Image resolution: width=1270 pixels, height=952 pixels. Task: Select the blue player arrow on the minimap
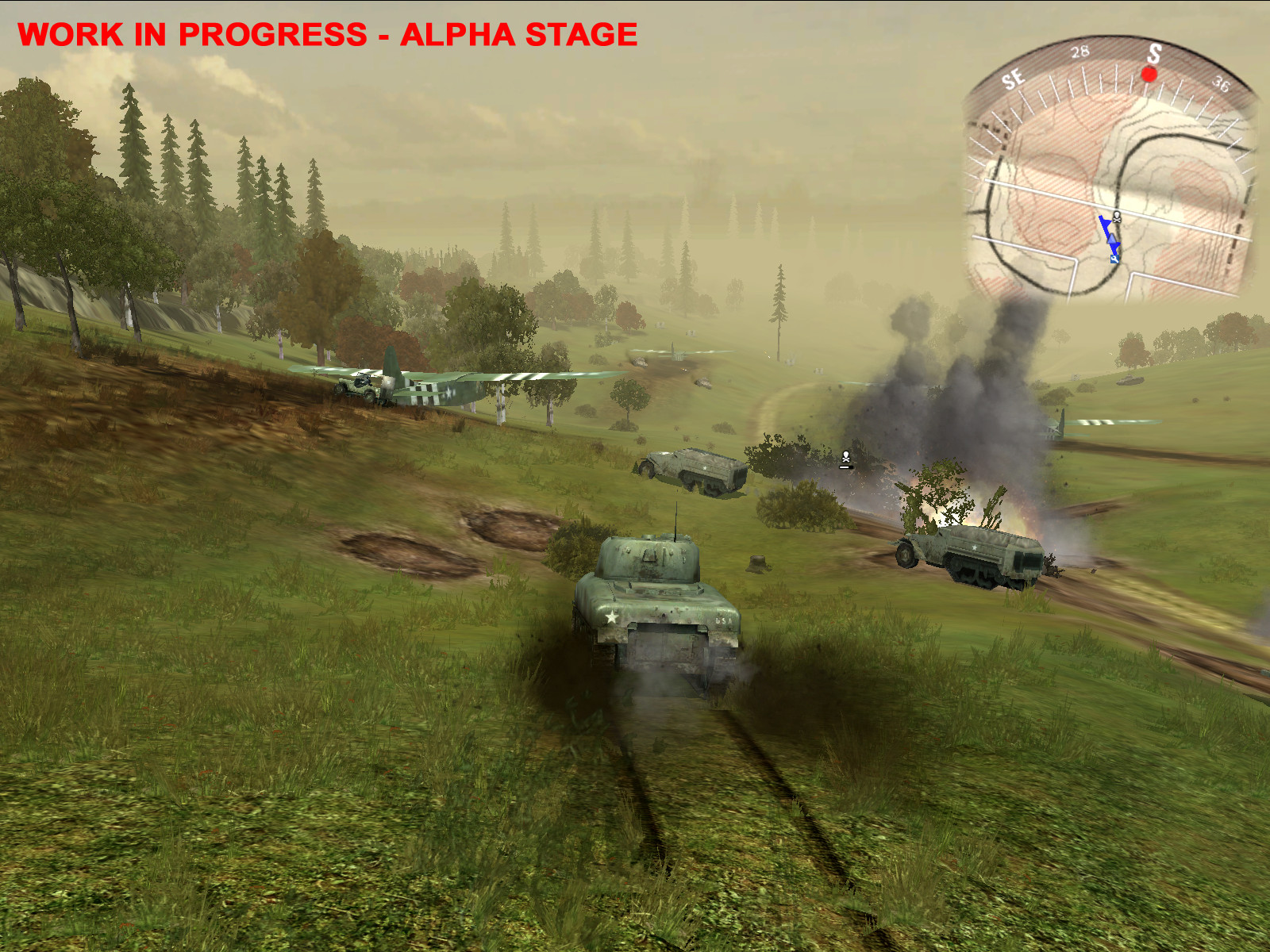coord(1111,239)
